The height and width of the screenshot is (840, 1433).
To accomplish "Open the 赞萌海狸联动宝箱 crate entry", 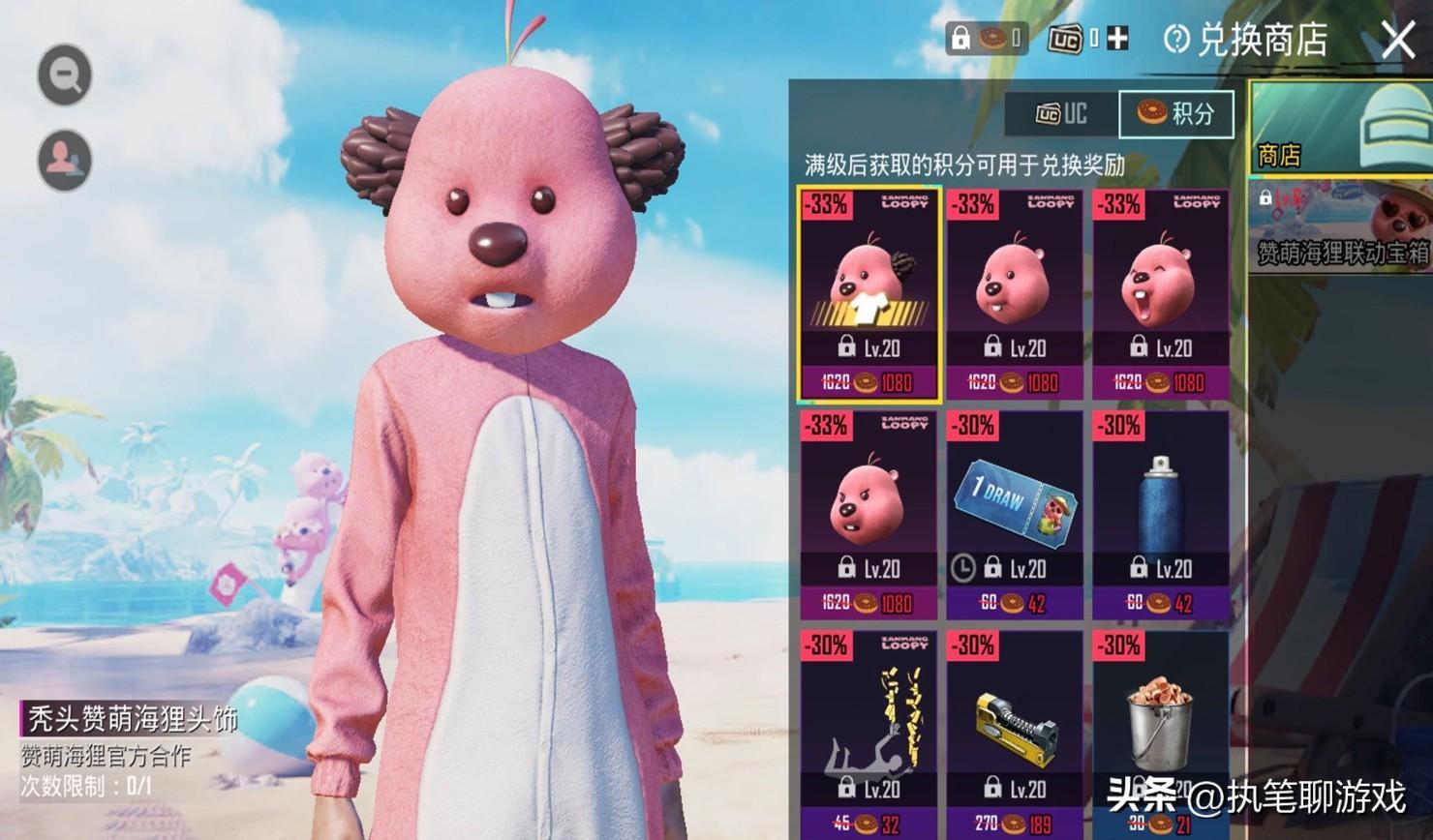I will coord(1341,227).
